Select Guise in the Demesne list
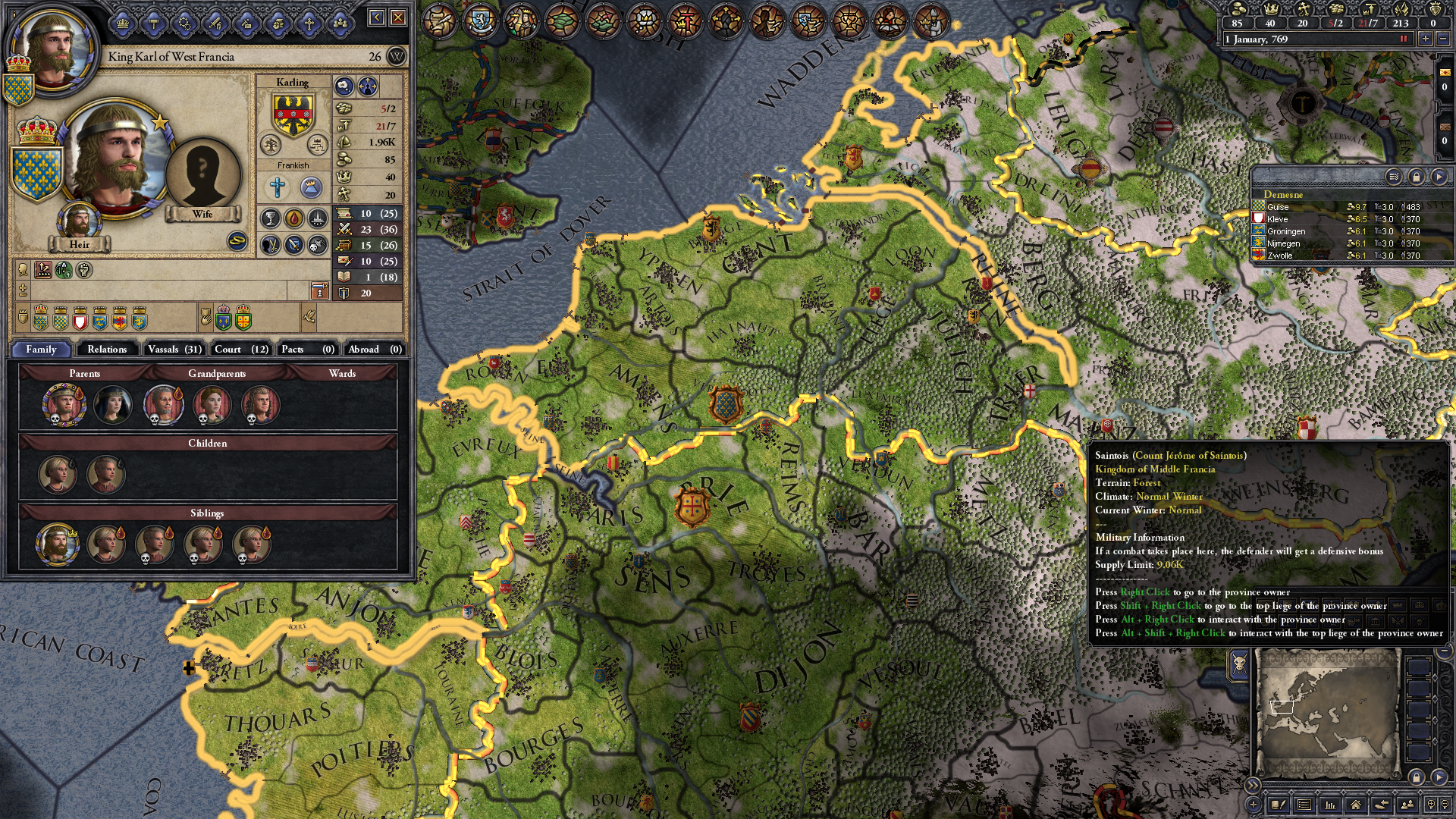 coord(1278,207)
